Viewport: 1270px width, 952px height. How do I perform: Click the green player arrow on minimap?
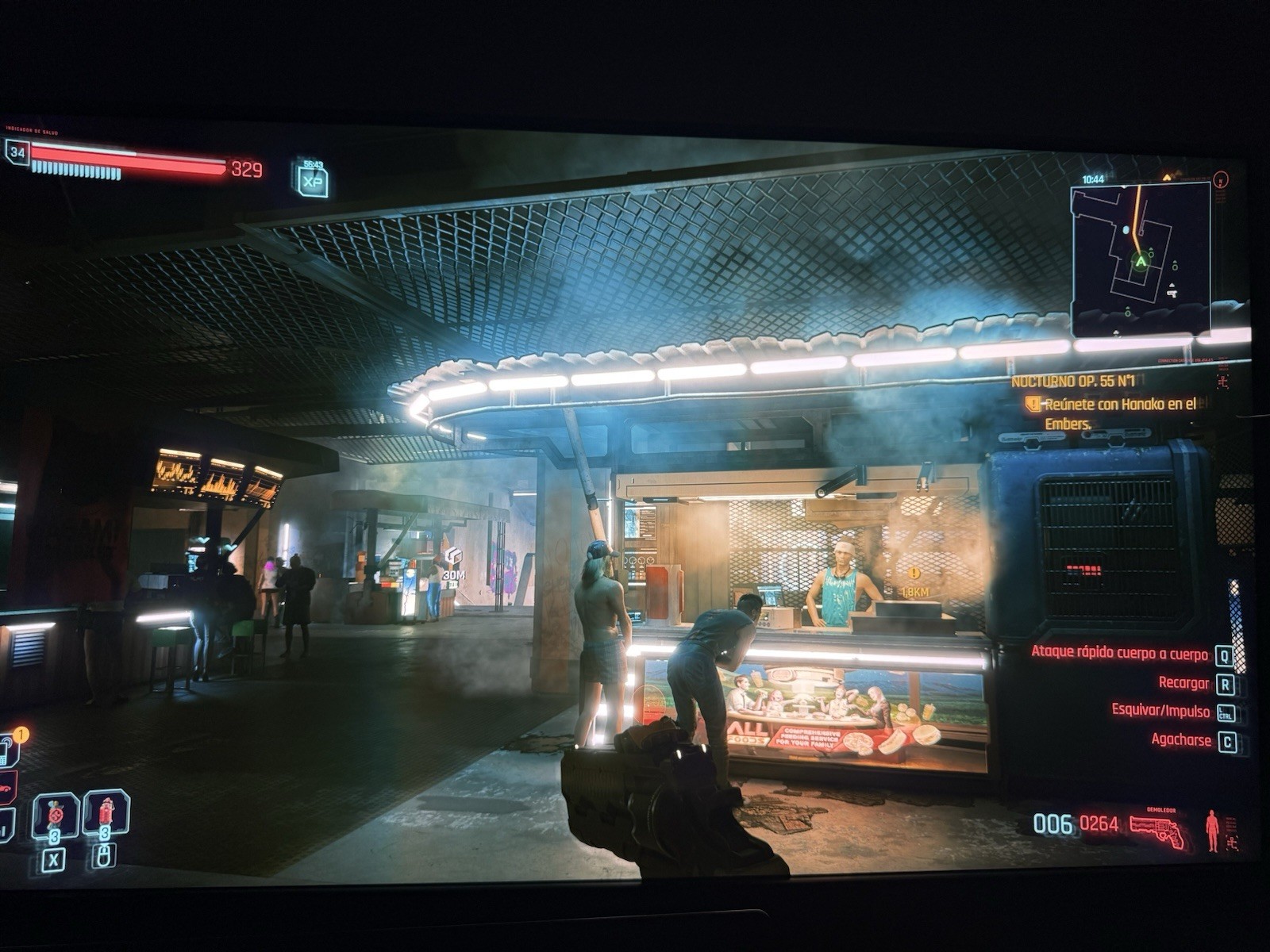[1141, 261]
